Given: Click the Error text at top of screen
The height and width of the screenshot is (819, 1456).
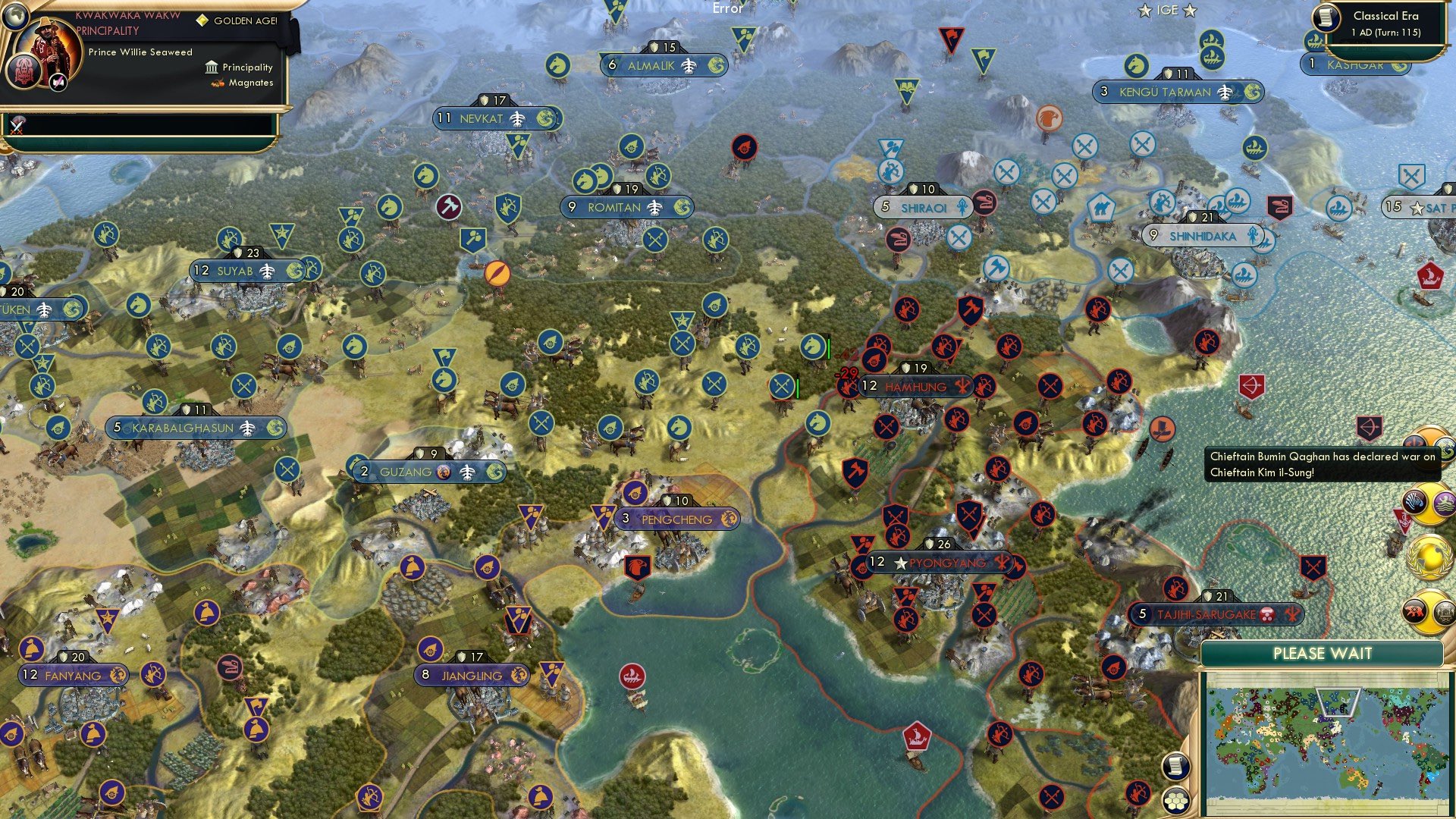Looking at the screenshot, I should (x=726, y=8).
